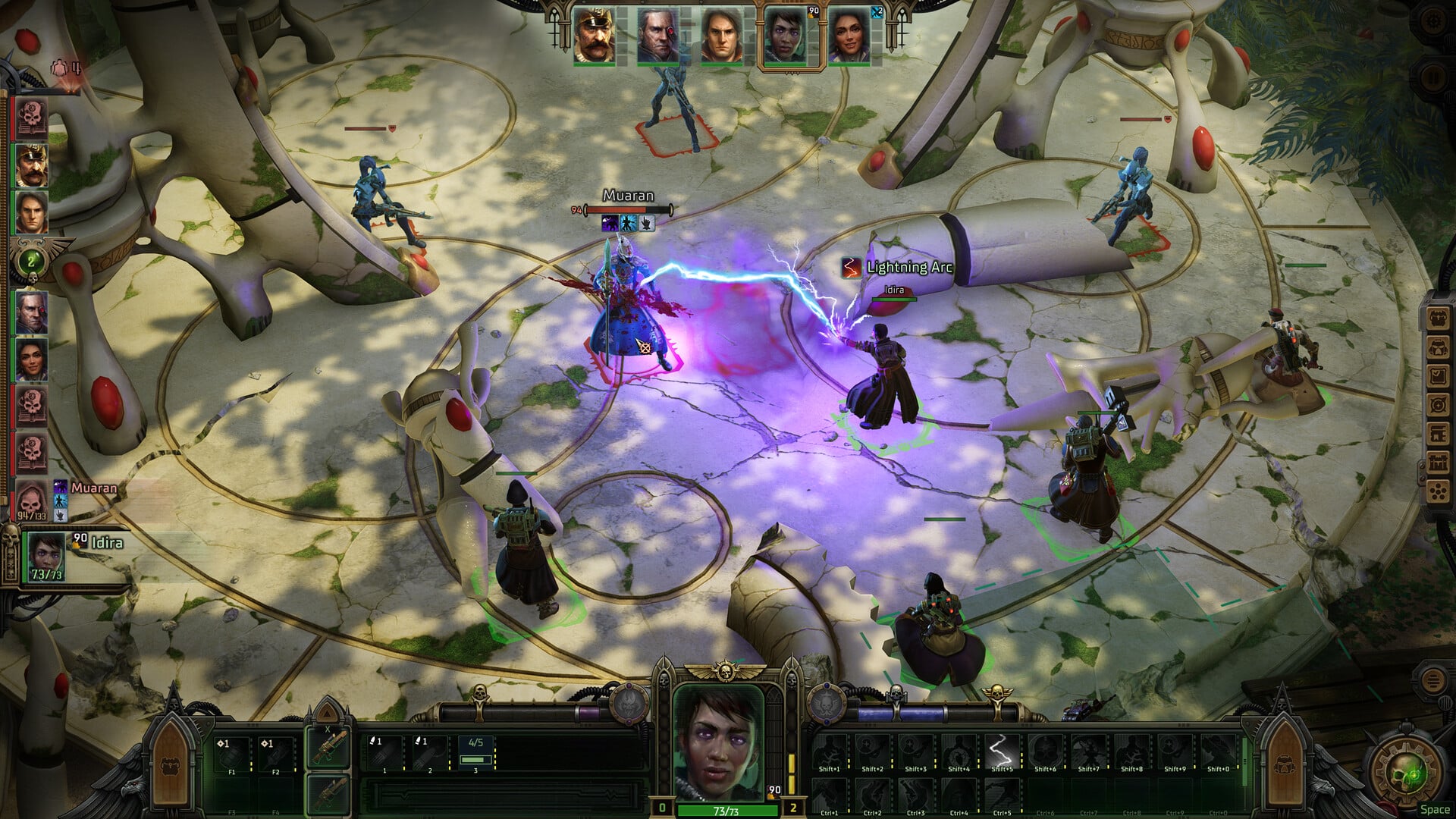Select the red-eyed augmented man portrait at top

point(657,36)
